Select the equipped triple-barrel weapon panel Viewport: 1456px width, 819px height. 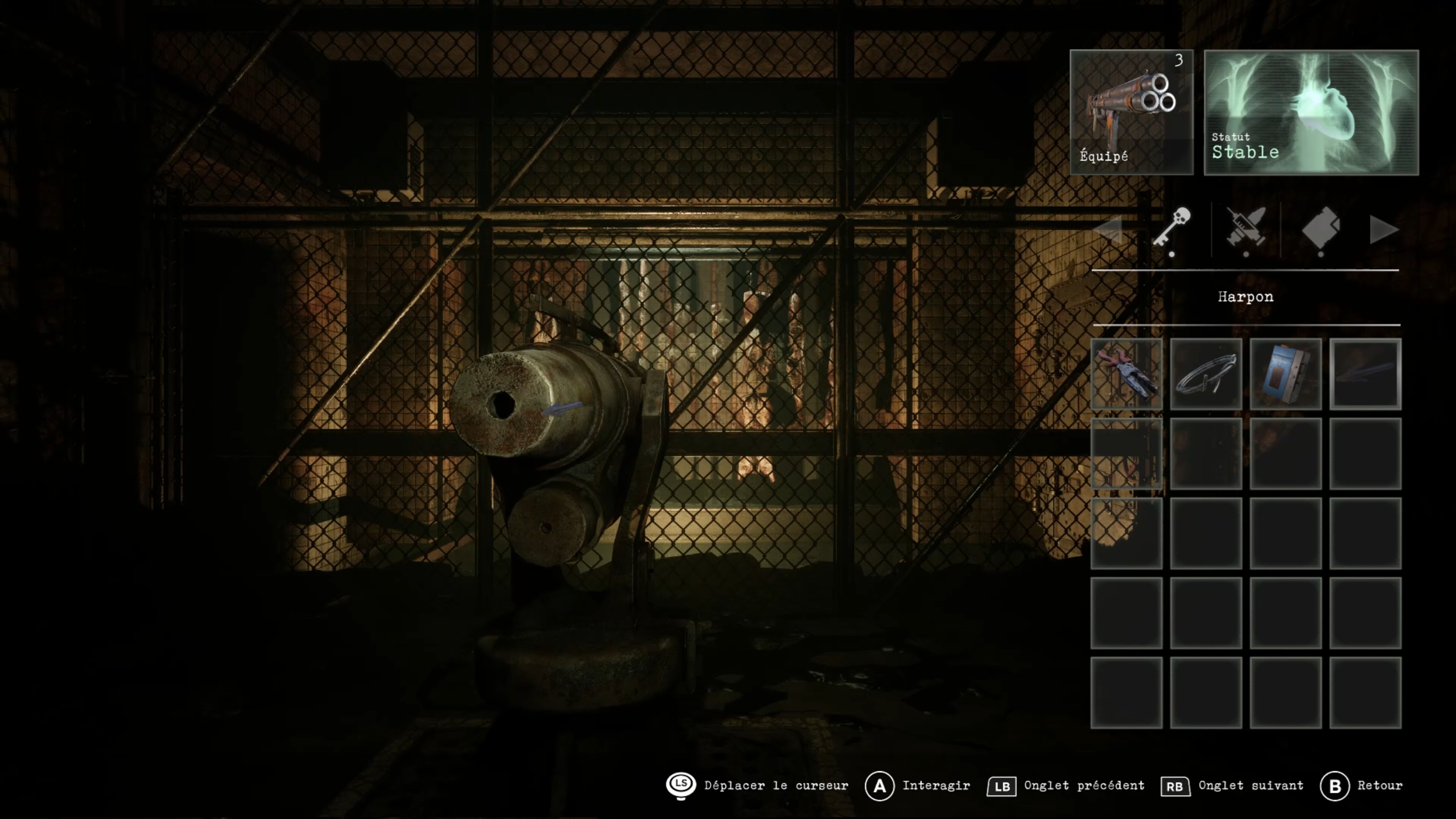pos(1131,112)
